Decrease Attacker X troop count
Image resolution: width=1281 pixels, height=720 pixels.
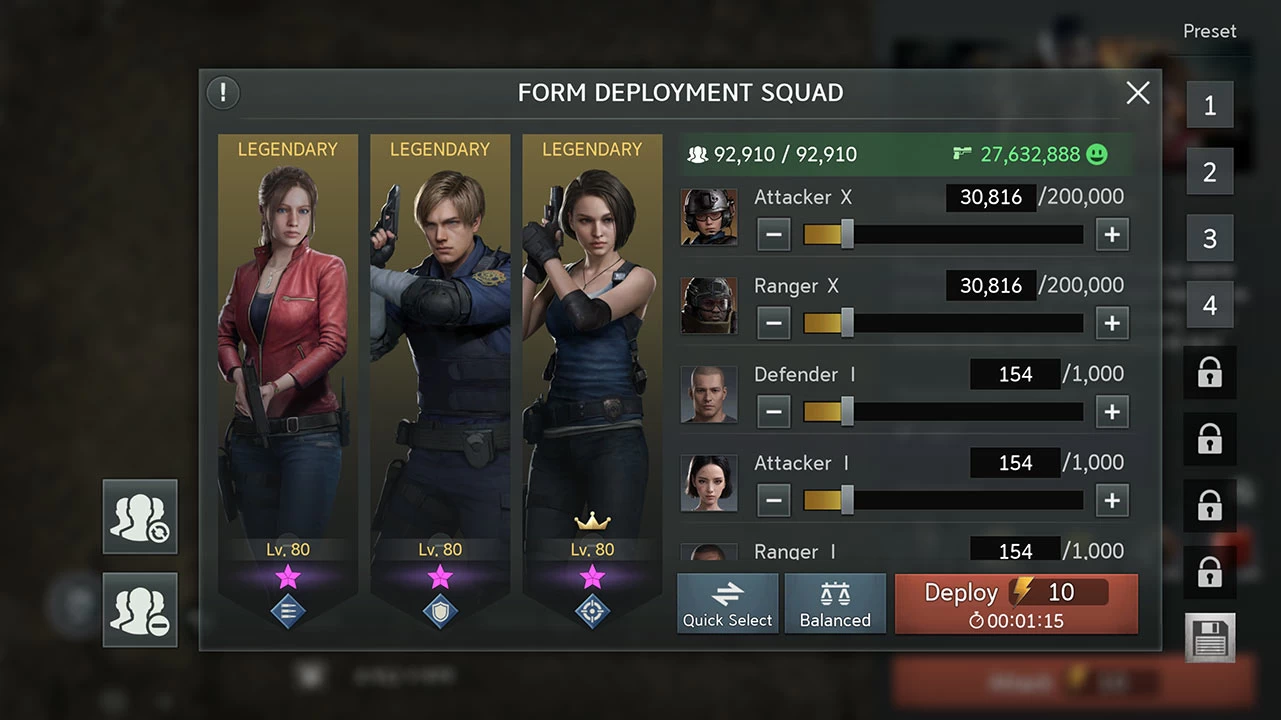click(773, 235)
